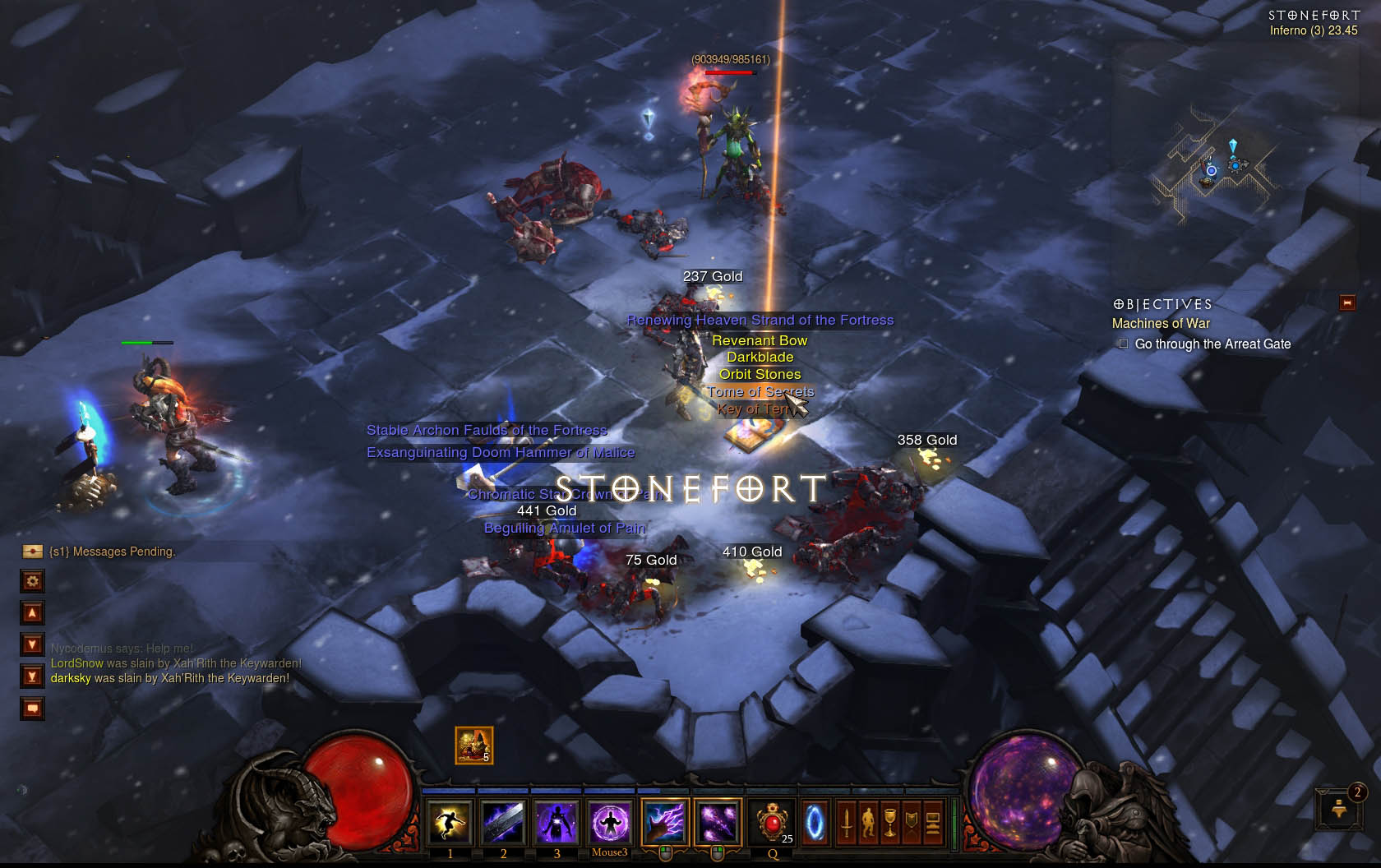Trigger the Mouse3 purple circle figure skill
Viewport: 1381px width, 868px height.
[x=609, y=822]
